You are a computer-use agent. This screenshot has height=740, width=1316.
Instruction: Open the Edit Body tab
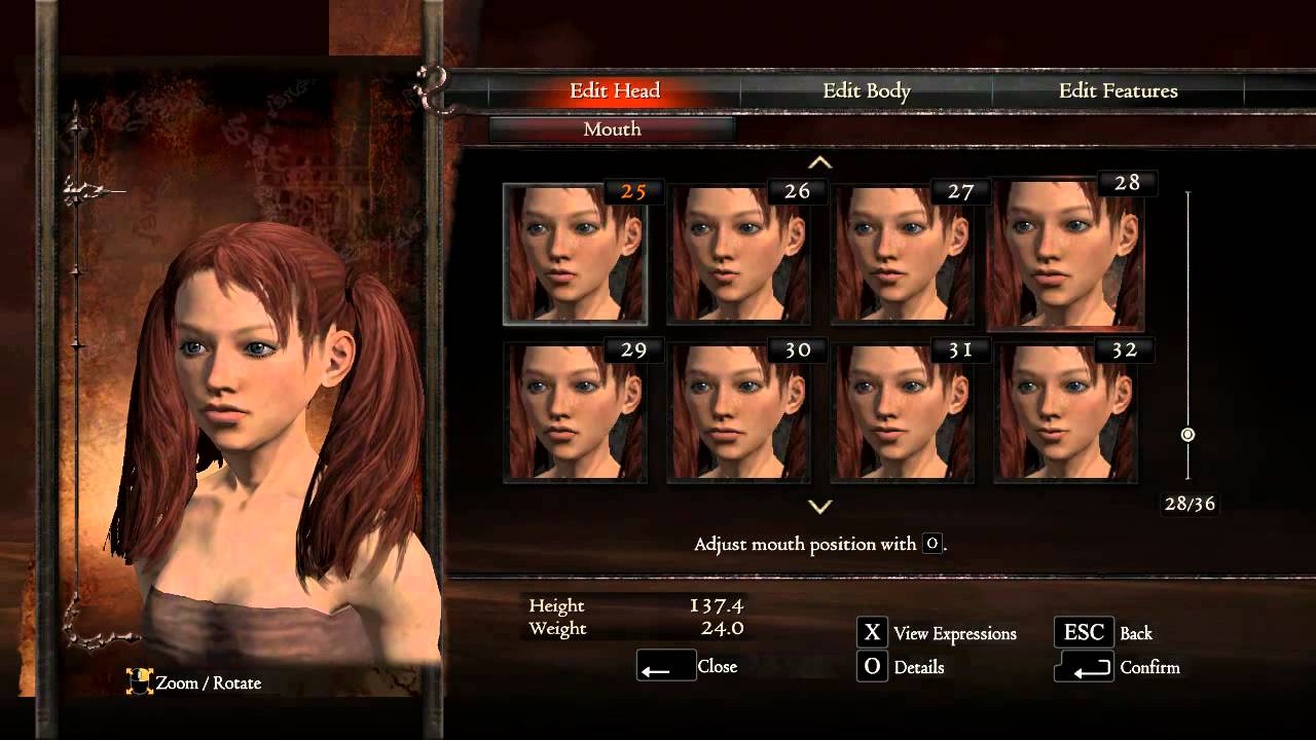[866, 91]
